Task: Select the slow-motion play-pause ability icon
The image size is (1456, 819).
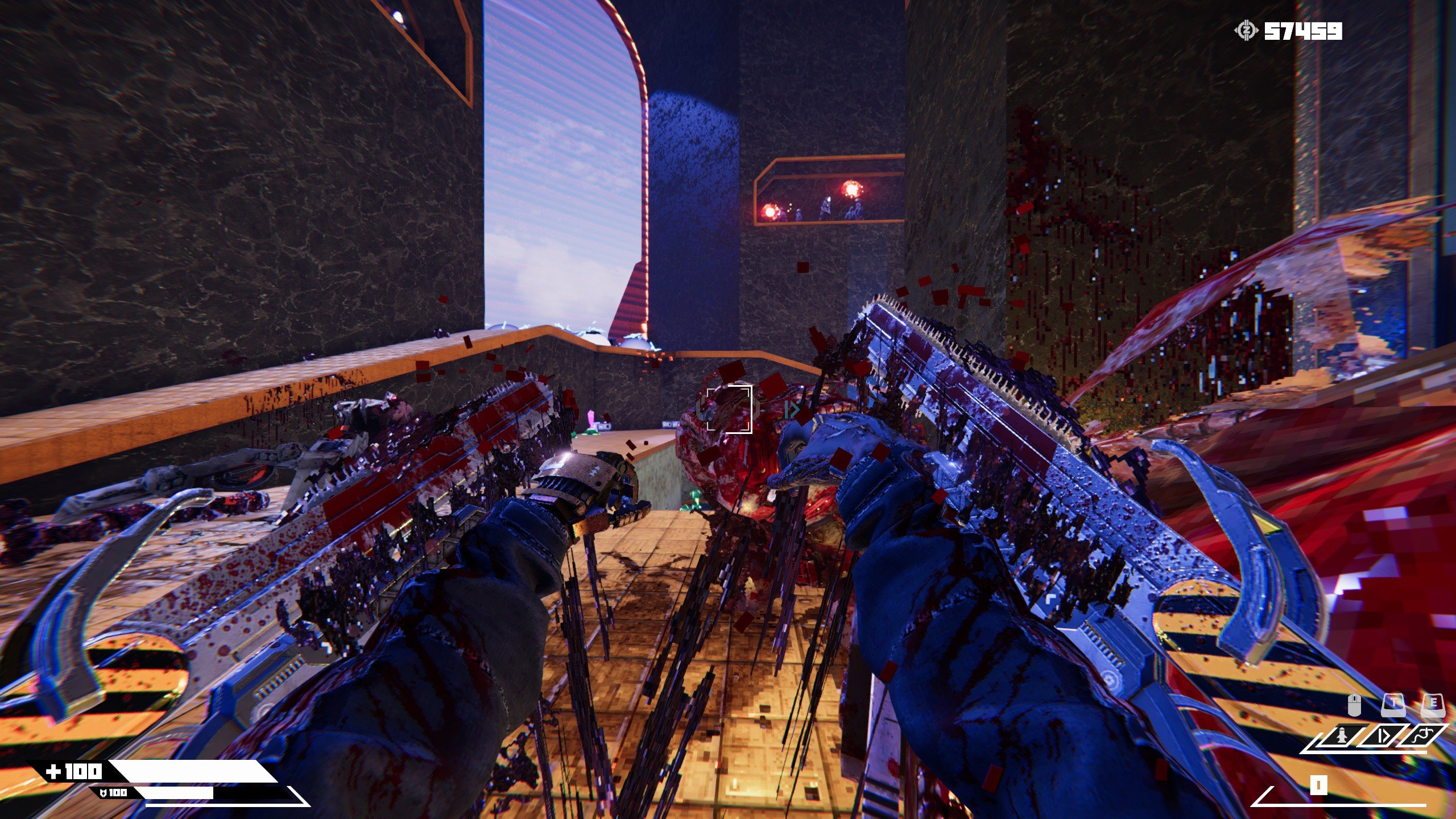Action: point(1384,737)
